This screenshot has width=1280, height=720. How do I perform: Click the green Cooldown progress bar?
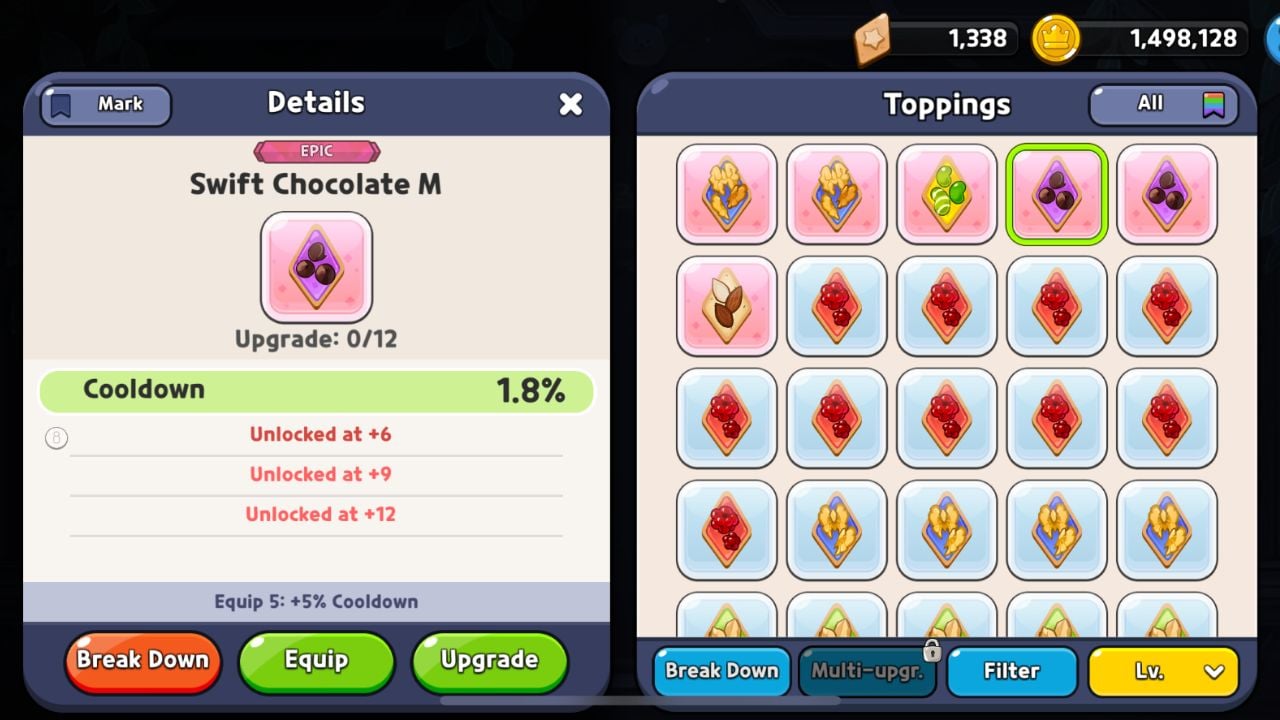[316, 391]
